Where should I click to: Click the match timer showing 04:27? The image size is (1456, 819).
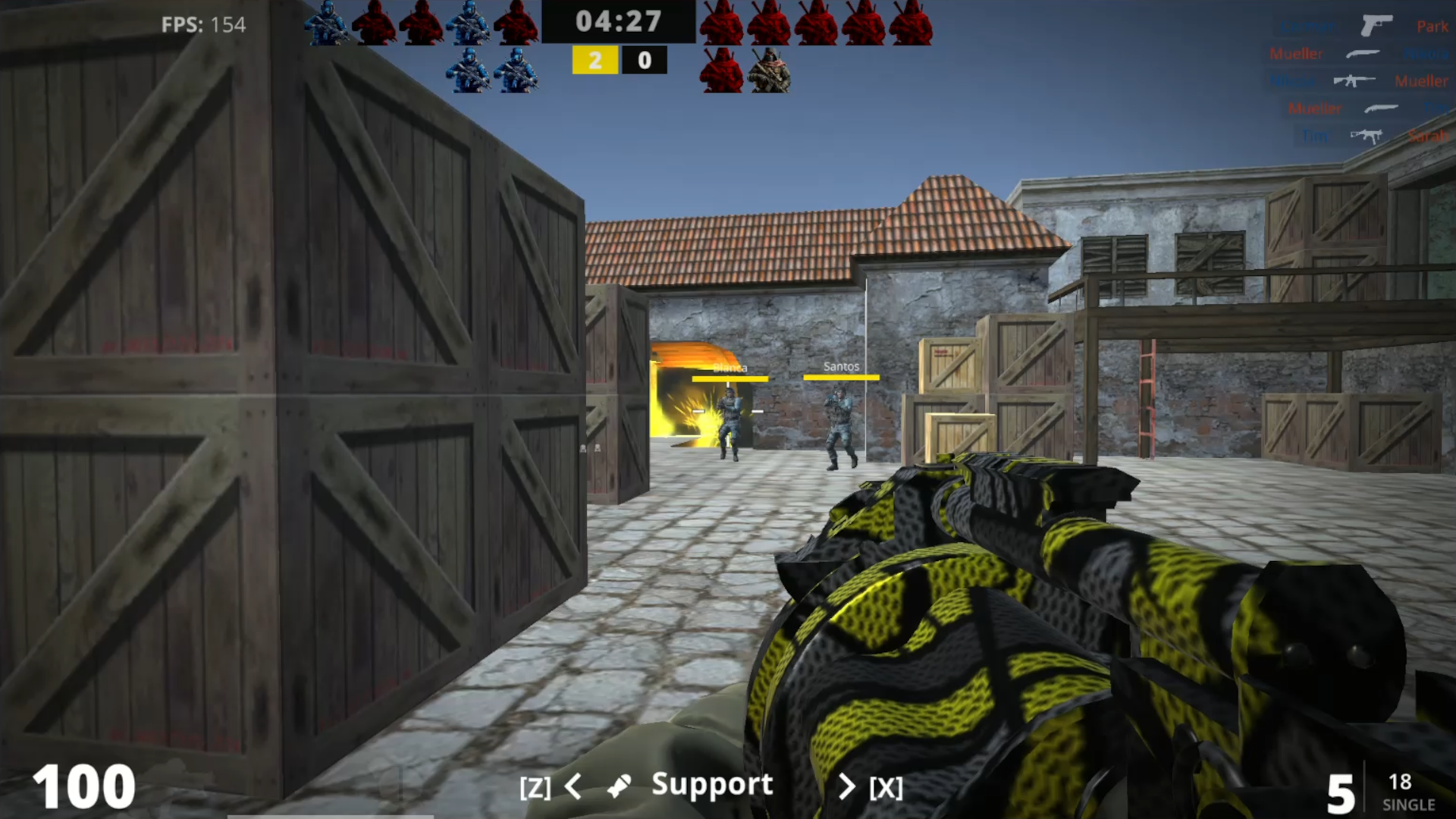(619, 22)
